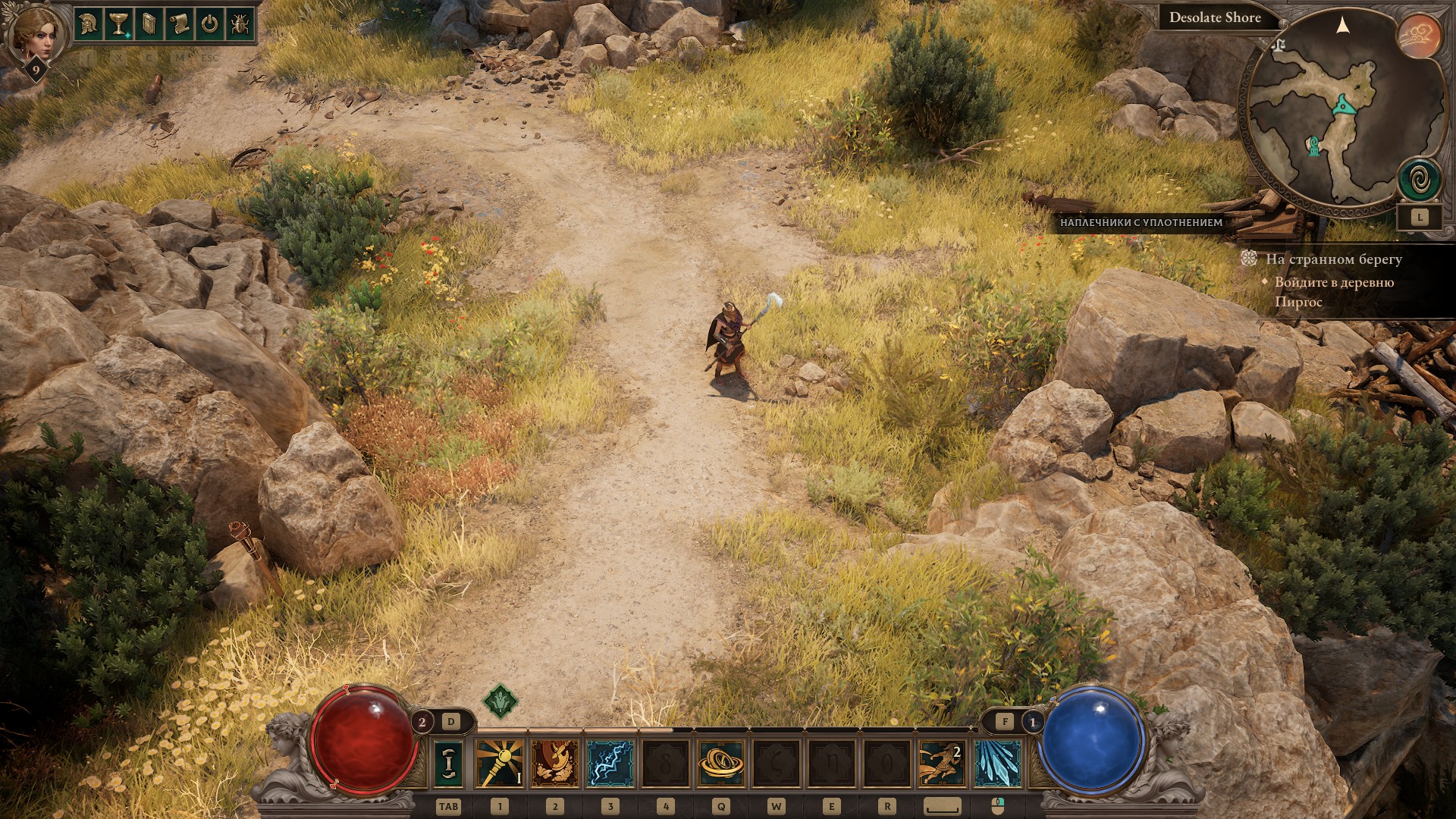Cast the lightning bolt skill
Screen dimensions: 1456x819
coord(610,764)
